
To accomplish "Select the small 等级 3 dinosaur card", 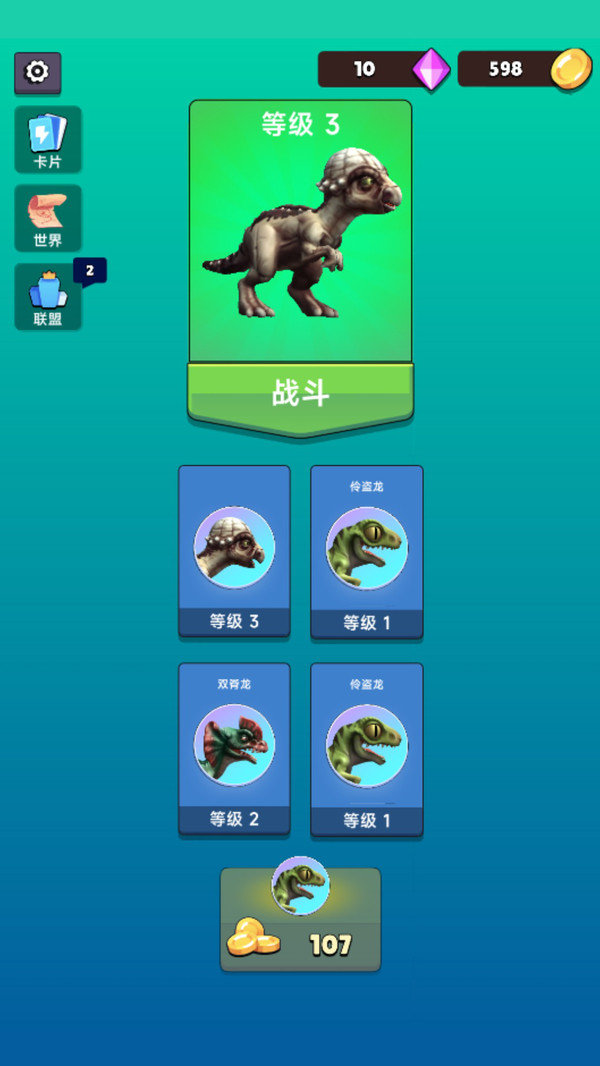I will click(x=234, y=551).
